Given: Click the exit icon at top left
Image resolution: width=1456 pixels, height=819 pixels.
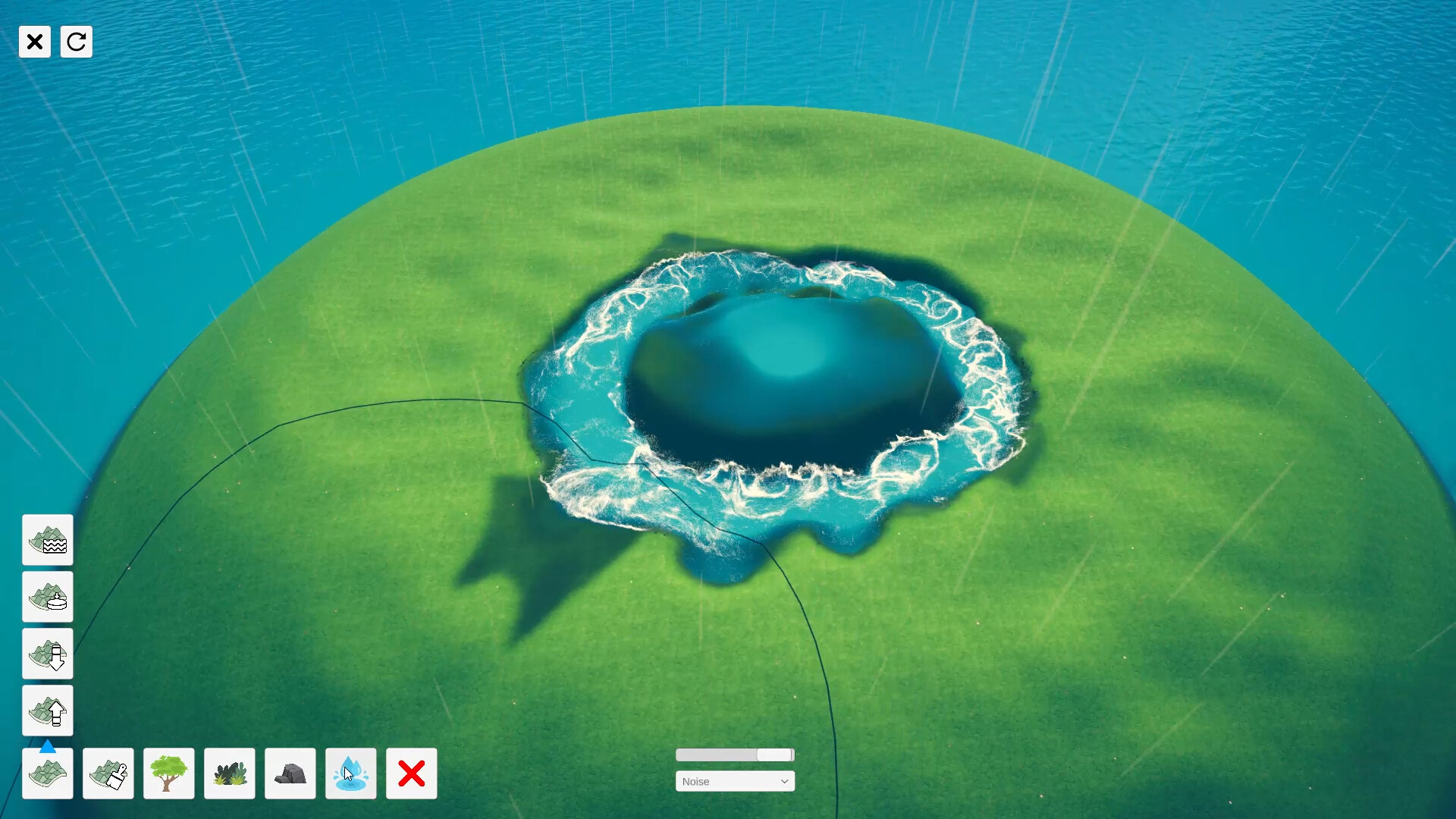Looking at the screenshot, I should (x=35, y=42).
